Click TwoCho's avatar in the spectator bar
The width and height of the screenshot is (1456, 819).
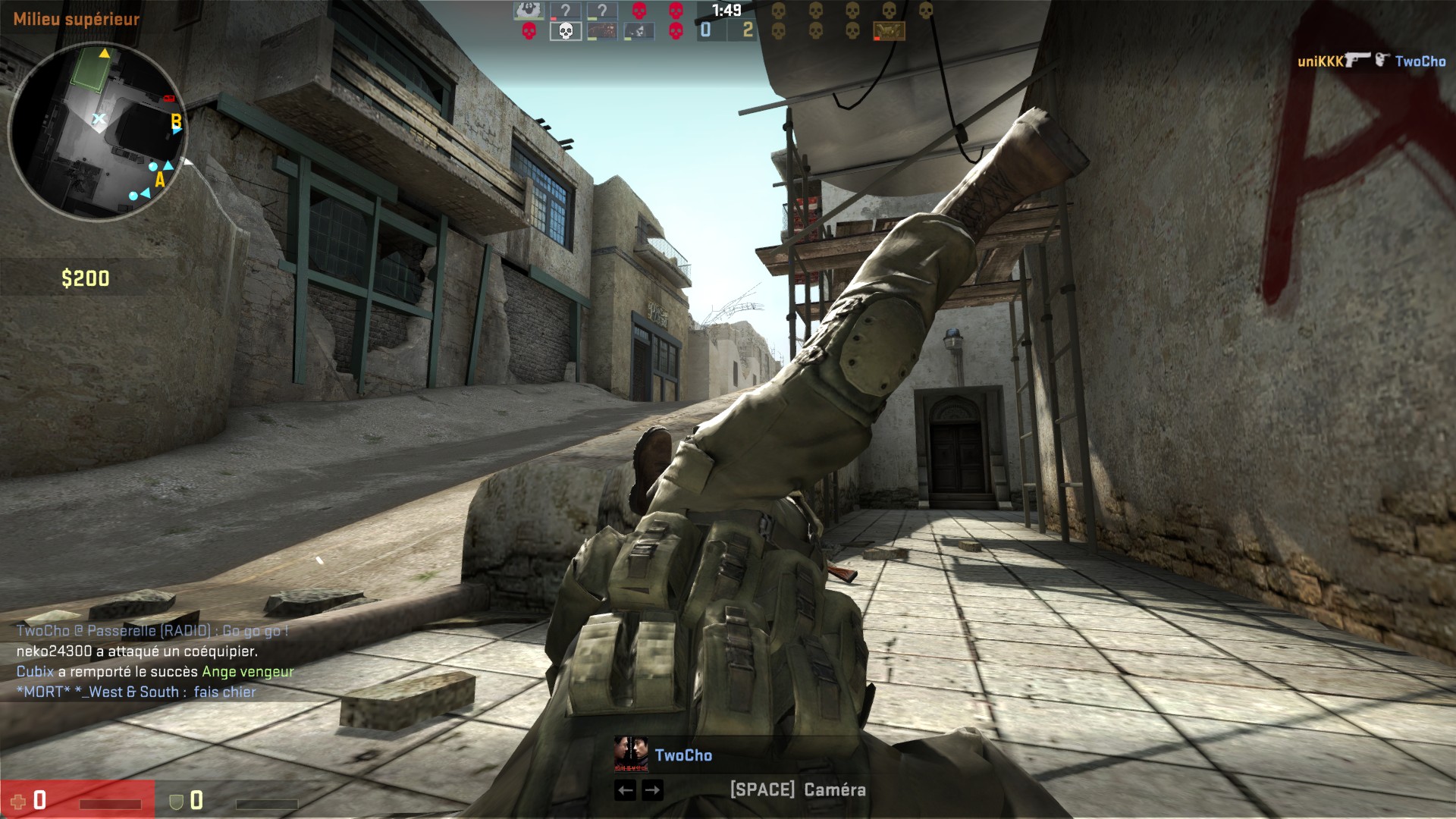tap(630, 754)
